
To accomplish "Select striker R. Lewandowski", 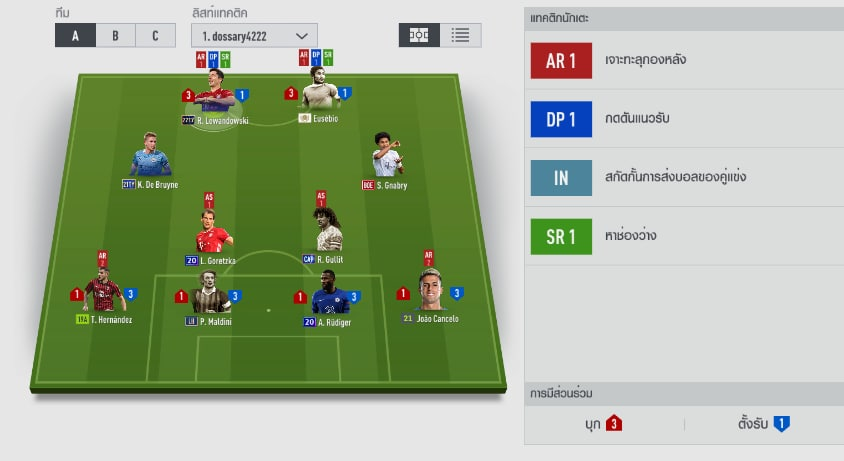I will click(215, 98).
